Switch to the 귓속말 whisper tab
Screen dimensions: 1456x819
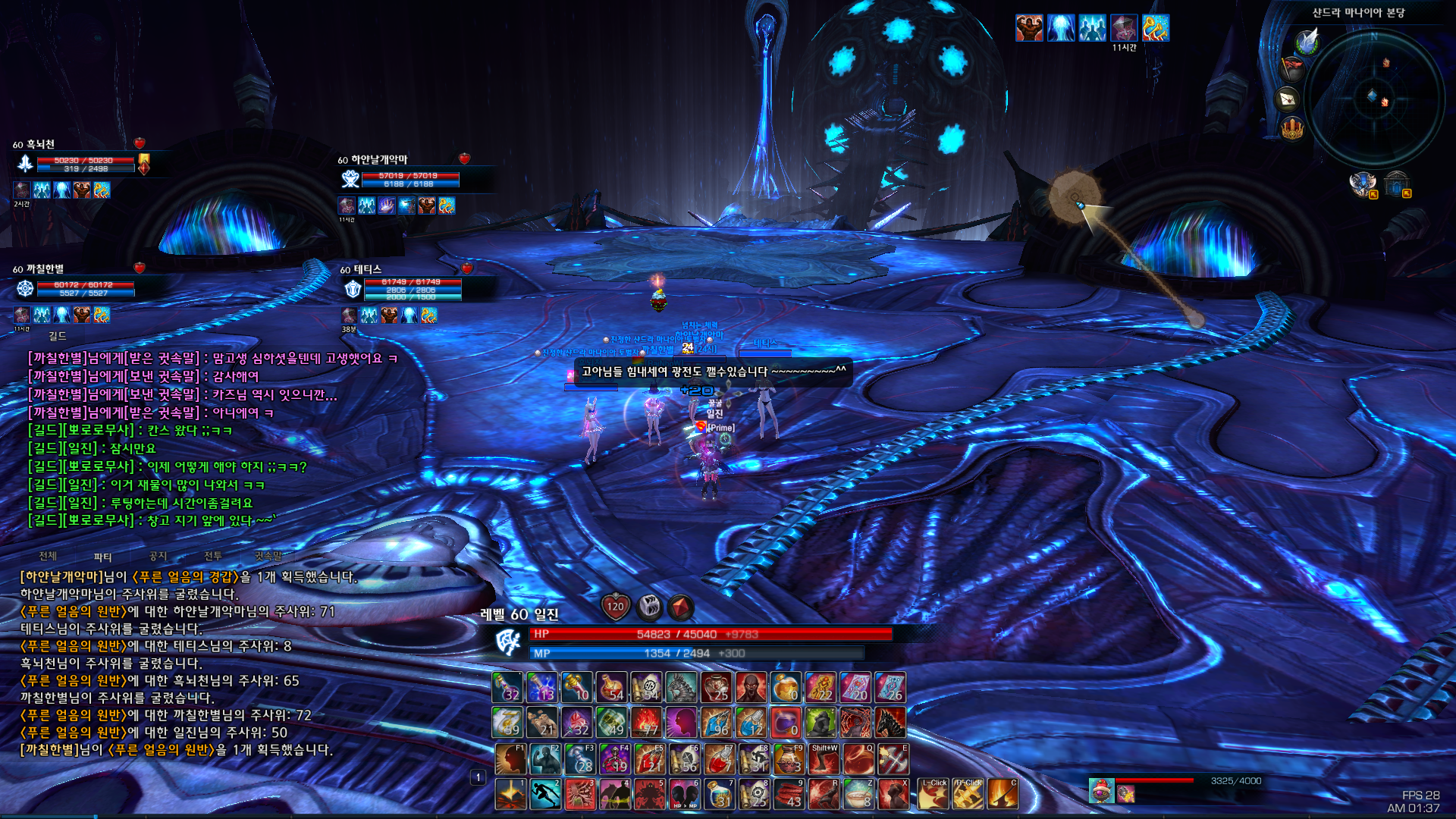tap(268, 556)
